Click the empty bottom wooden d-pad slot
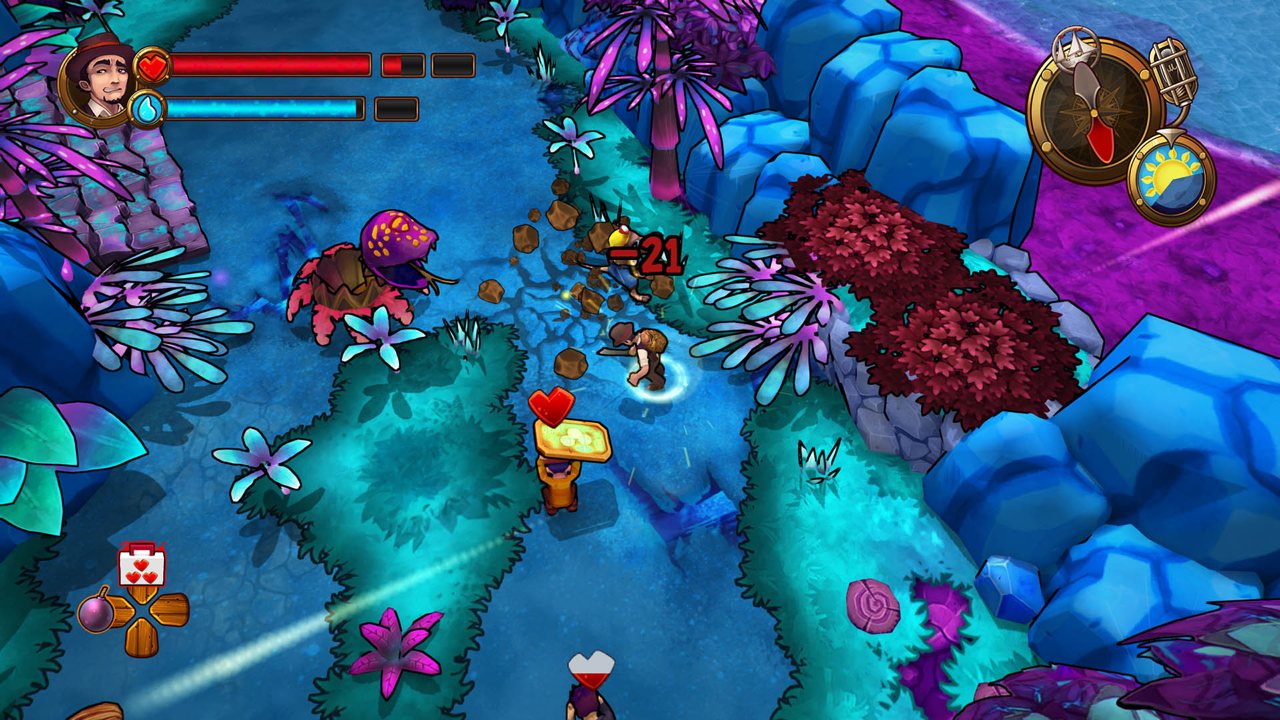 point(141,638)
